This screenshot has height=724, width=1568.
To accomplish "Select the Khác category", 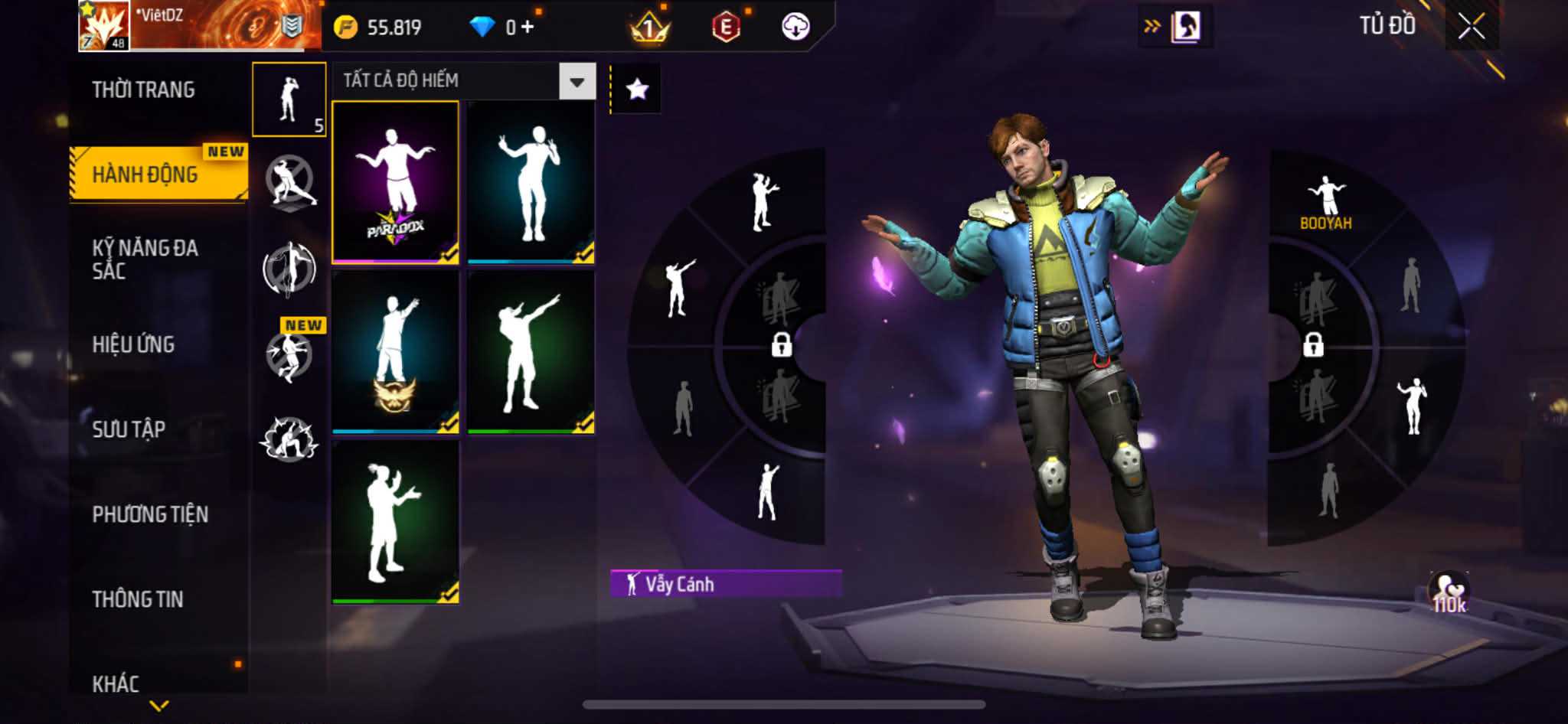I will [116, 683].
